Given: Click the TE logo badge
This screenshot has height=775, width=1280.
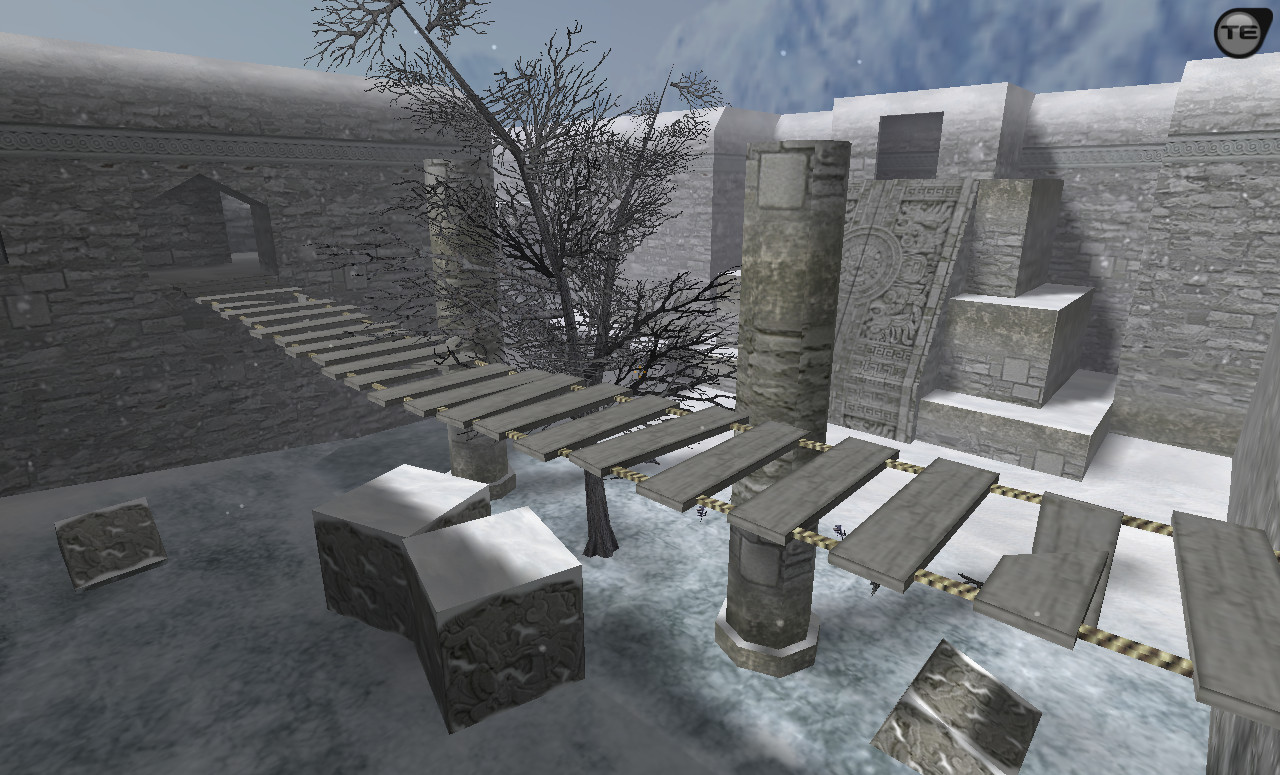Looking at the screenshot, I should coord(1241,33).
